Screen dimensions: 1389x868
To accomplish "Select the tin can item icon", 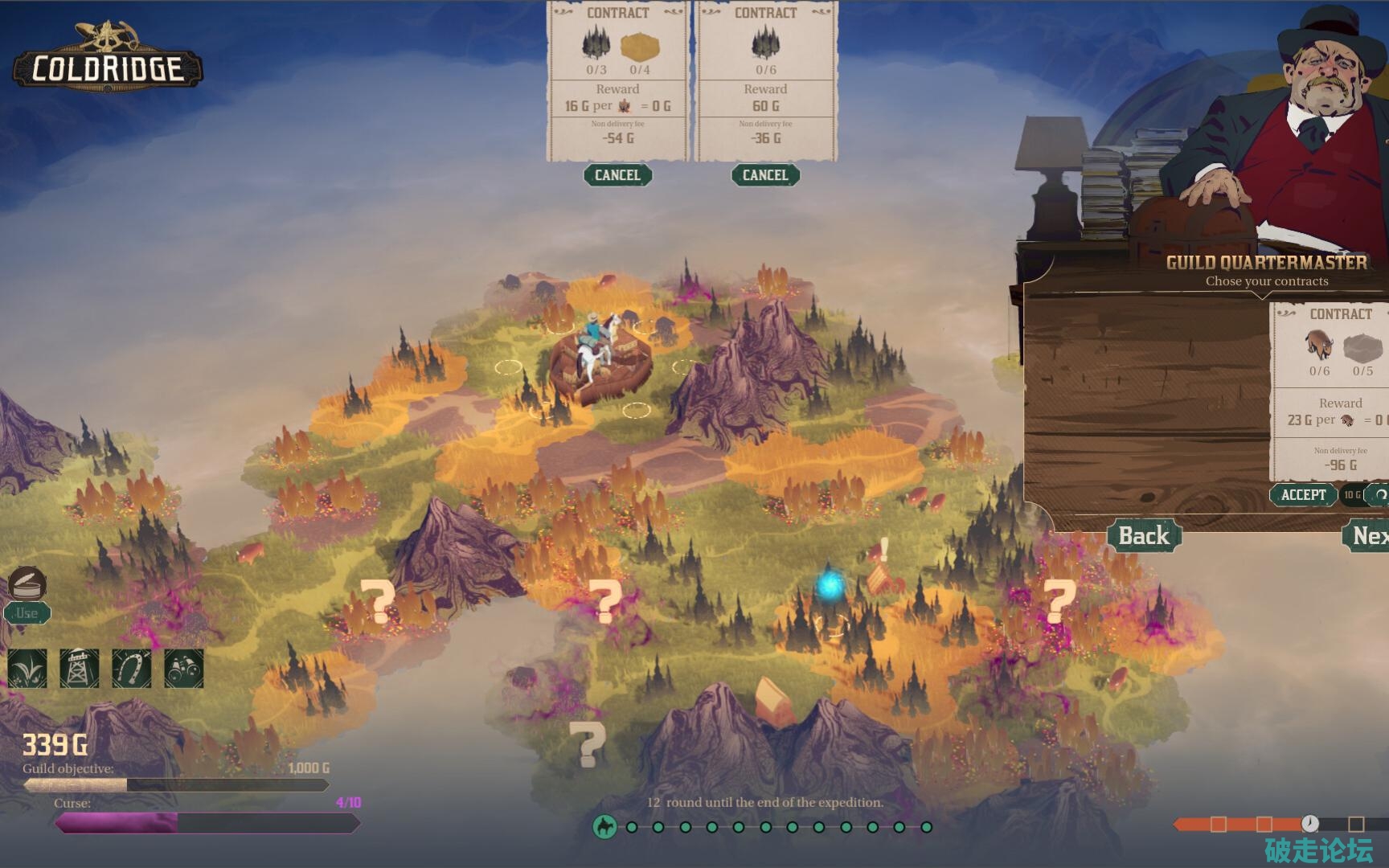I will pyautogui.click(x=27, y=582).
